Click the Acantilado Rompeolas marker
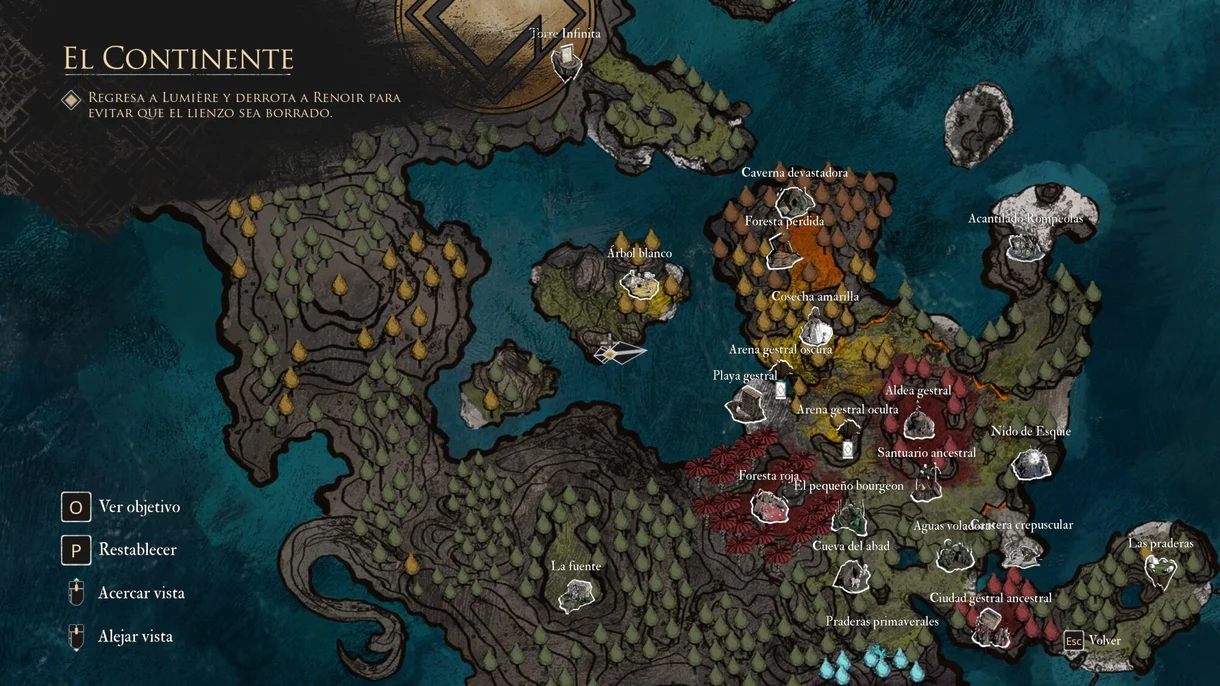The image size is (1220, 686). point(1025,246)
